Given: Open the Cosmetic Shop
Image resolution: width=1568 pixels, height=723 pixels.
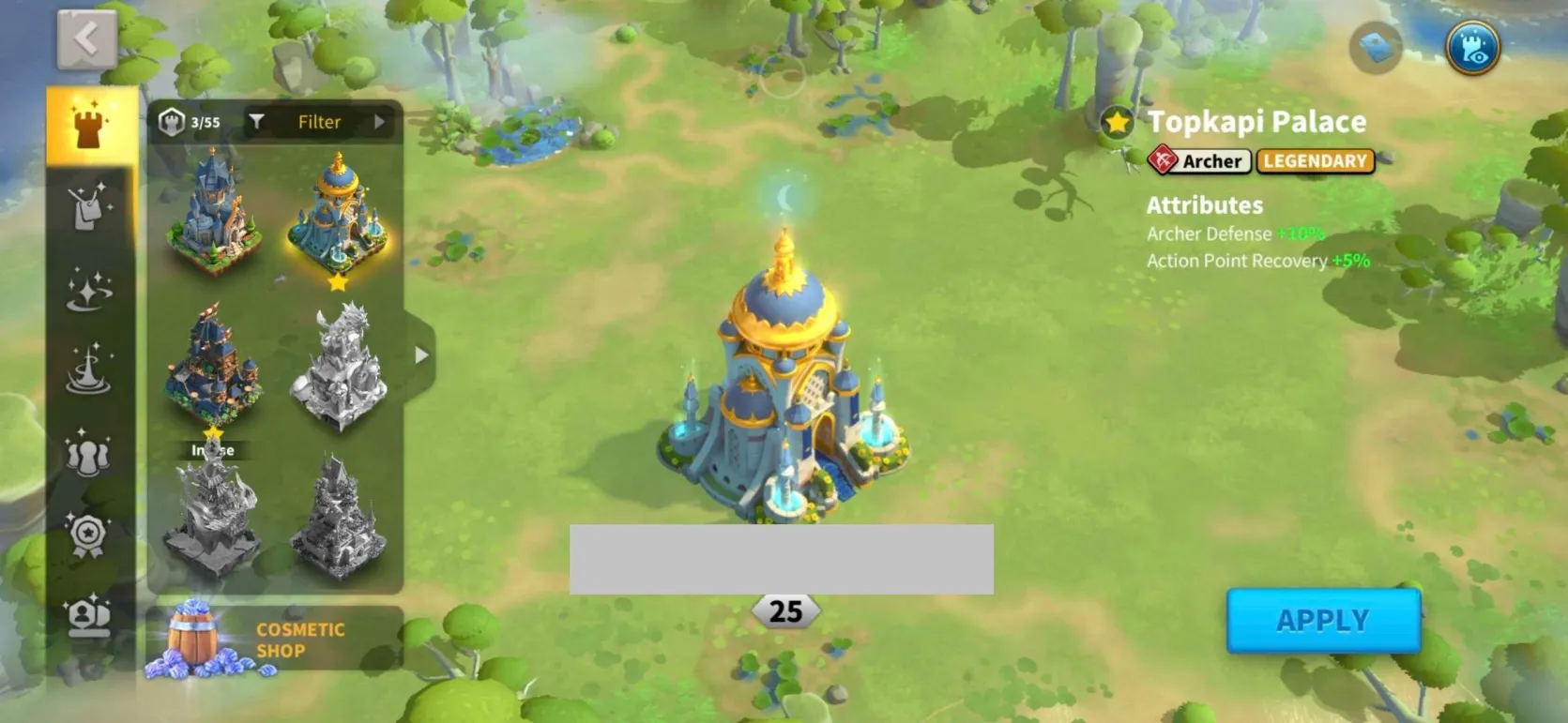Looking at the screenshot, I should pos(274,640).
